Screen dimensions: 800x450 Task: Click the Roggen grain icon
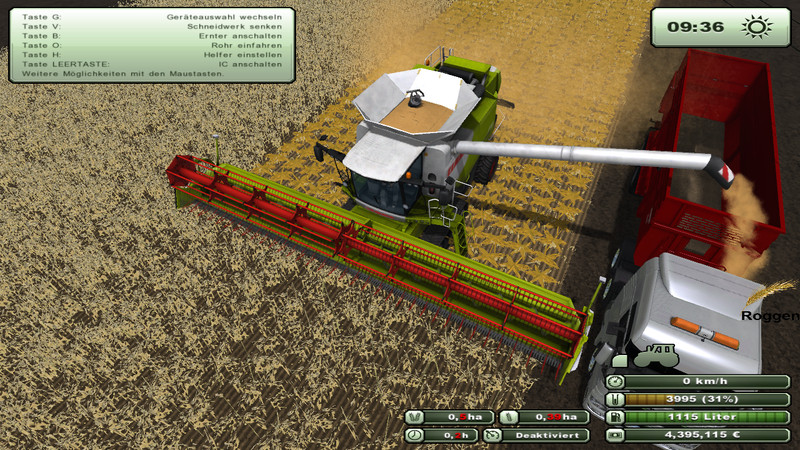click(x=770, y=292)
